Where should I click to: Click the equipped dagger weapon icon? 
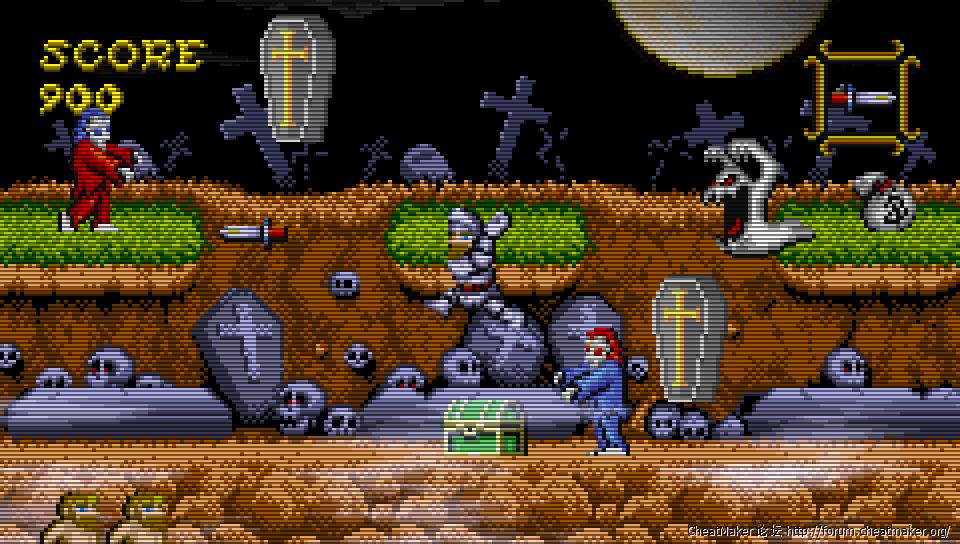[863, 98]
